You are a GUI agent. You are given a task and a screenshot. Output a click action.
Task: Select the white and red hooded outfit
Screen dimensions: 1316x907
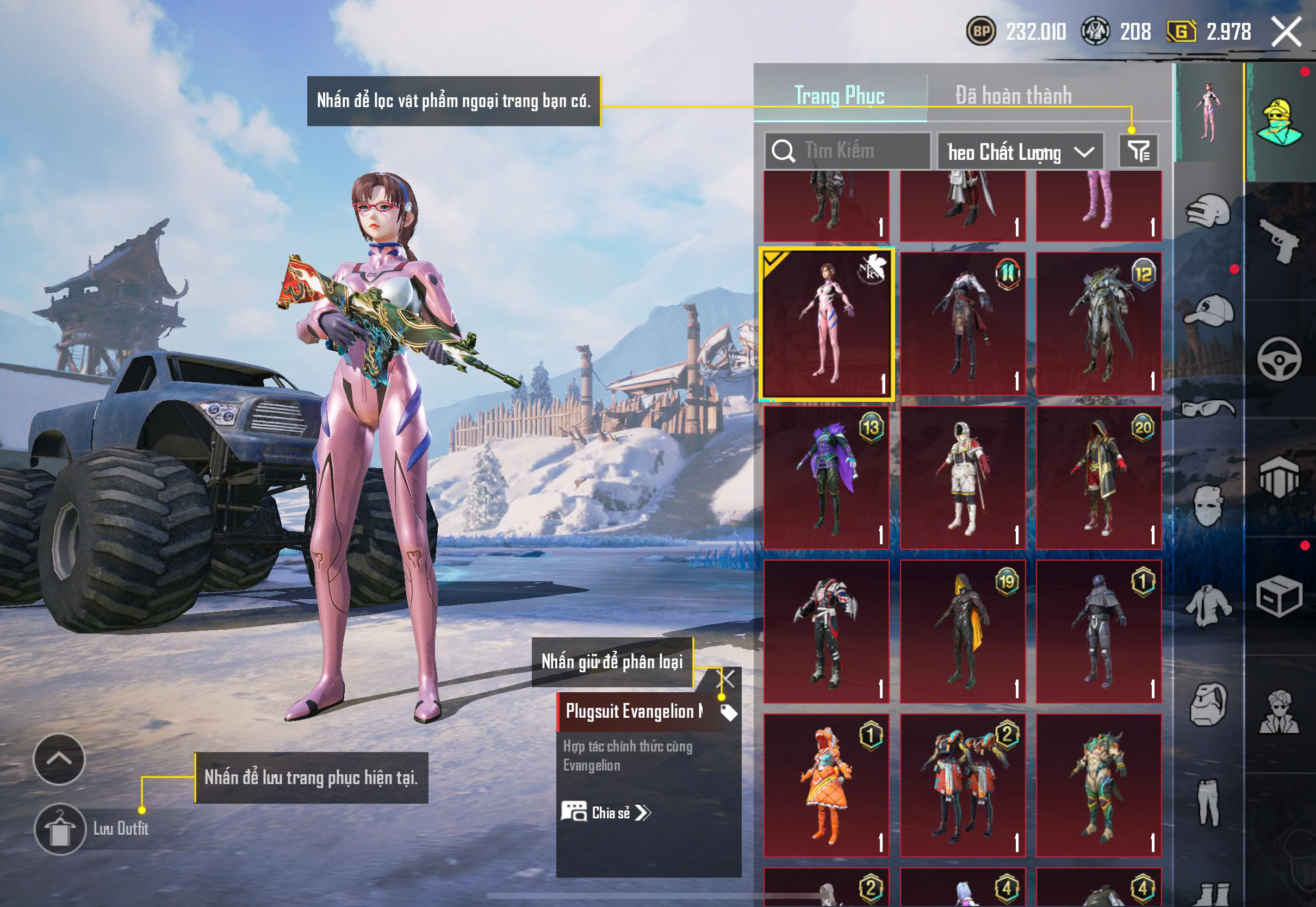click(x=963, y=477)
